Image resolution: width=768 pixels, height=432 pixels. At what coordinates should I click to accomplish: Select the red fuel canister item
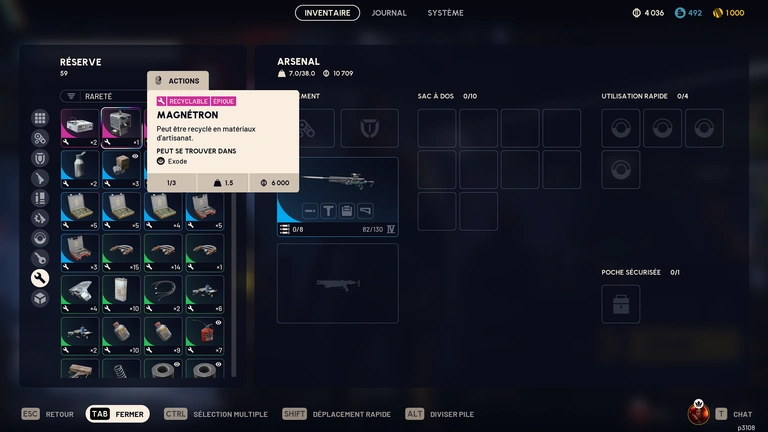(205, 331)
